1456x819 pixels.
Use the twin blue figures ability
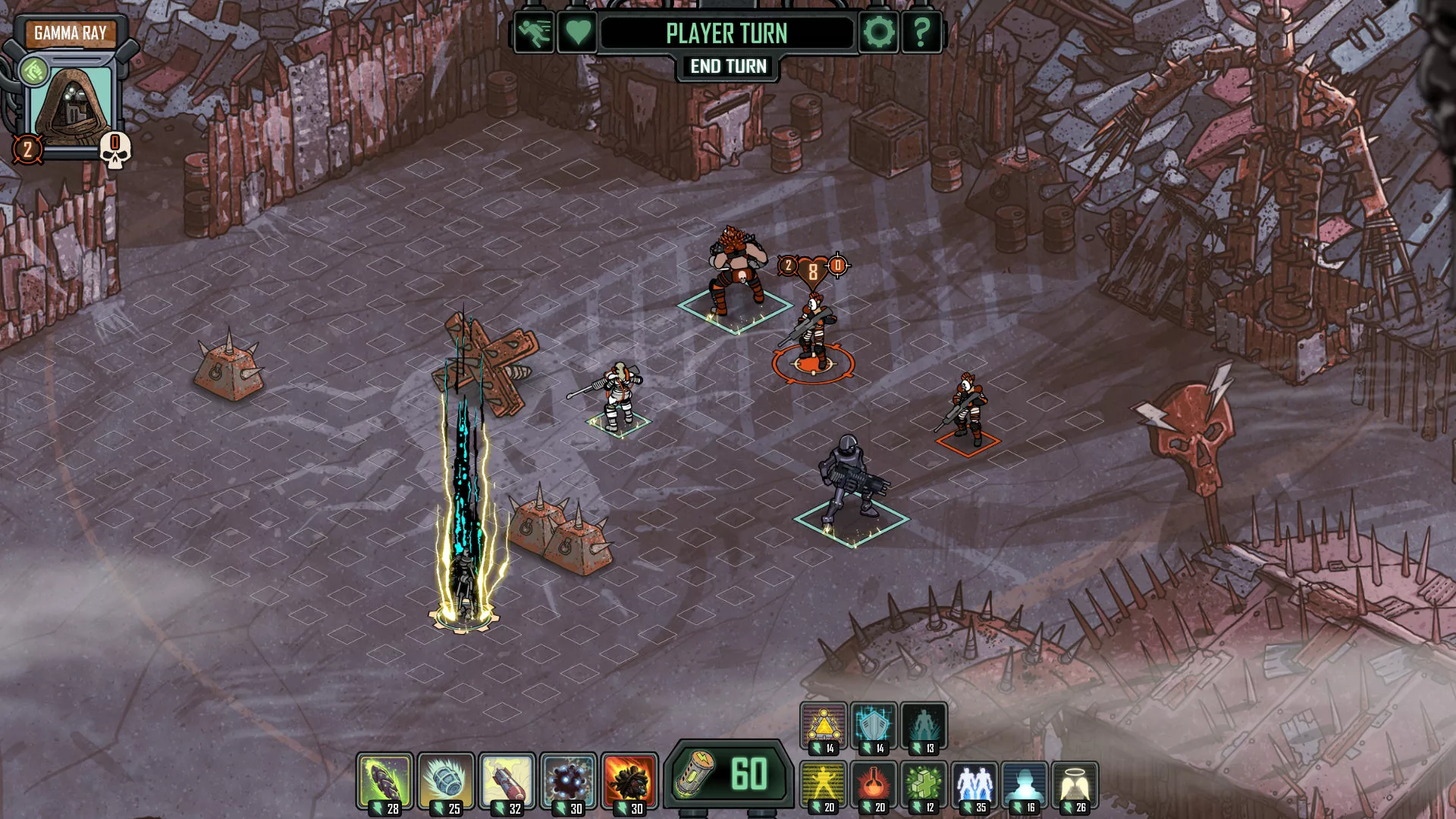pyautogui.click(x=974, y=786)
